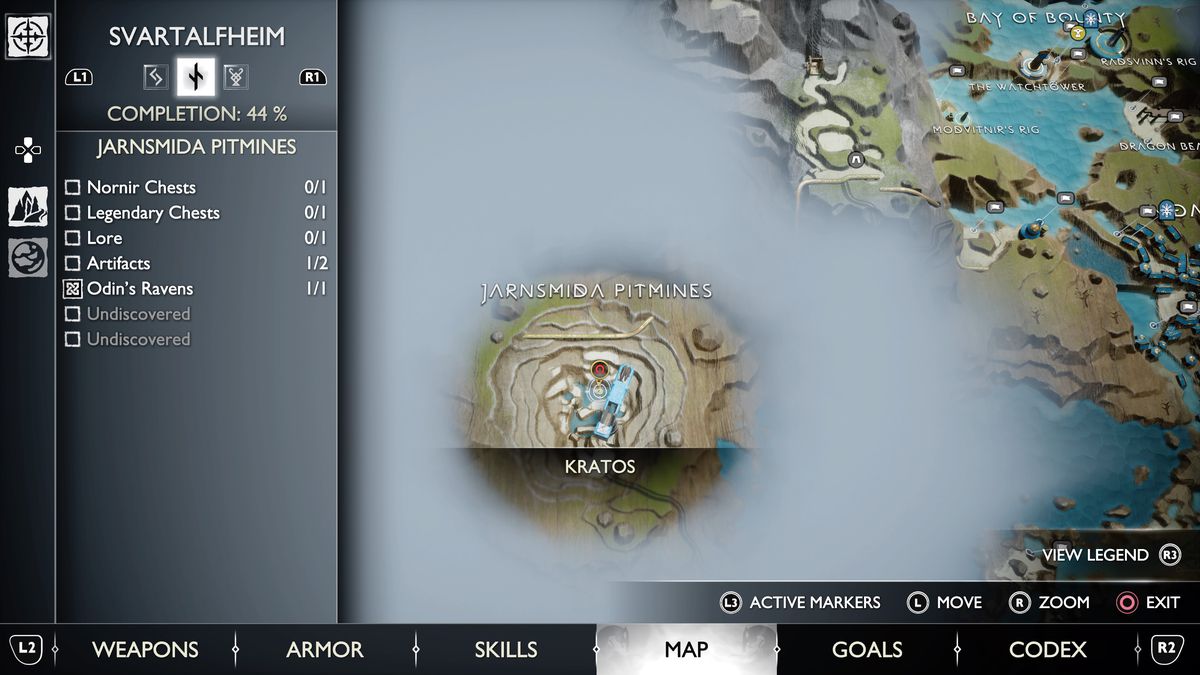Screen dimensions: 1200x675
Task: Select the gray mystic gateway arch marker
Action: click(856, 159)
